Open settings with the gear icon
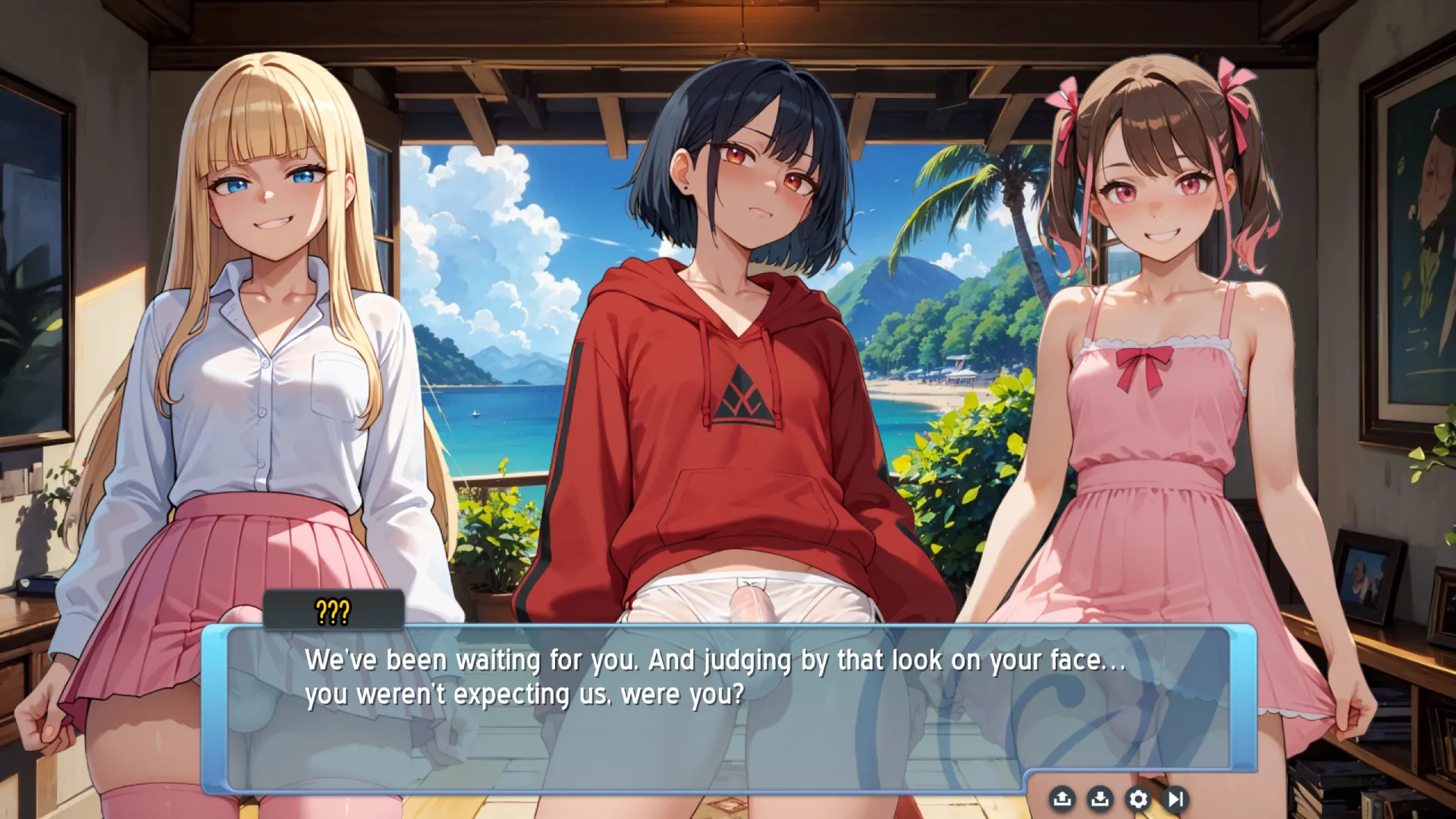The image size is (1456, 819). point(1137,799)
